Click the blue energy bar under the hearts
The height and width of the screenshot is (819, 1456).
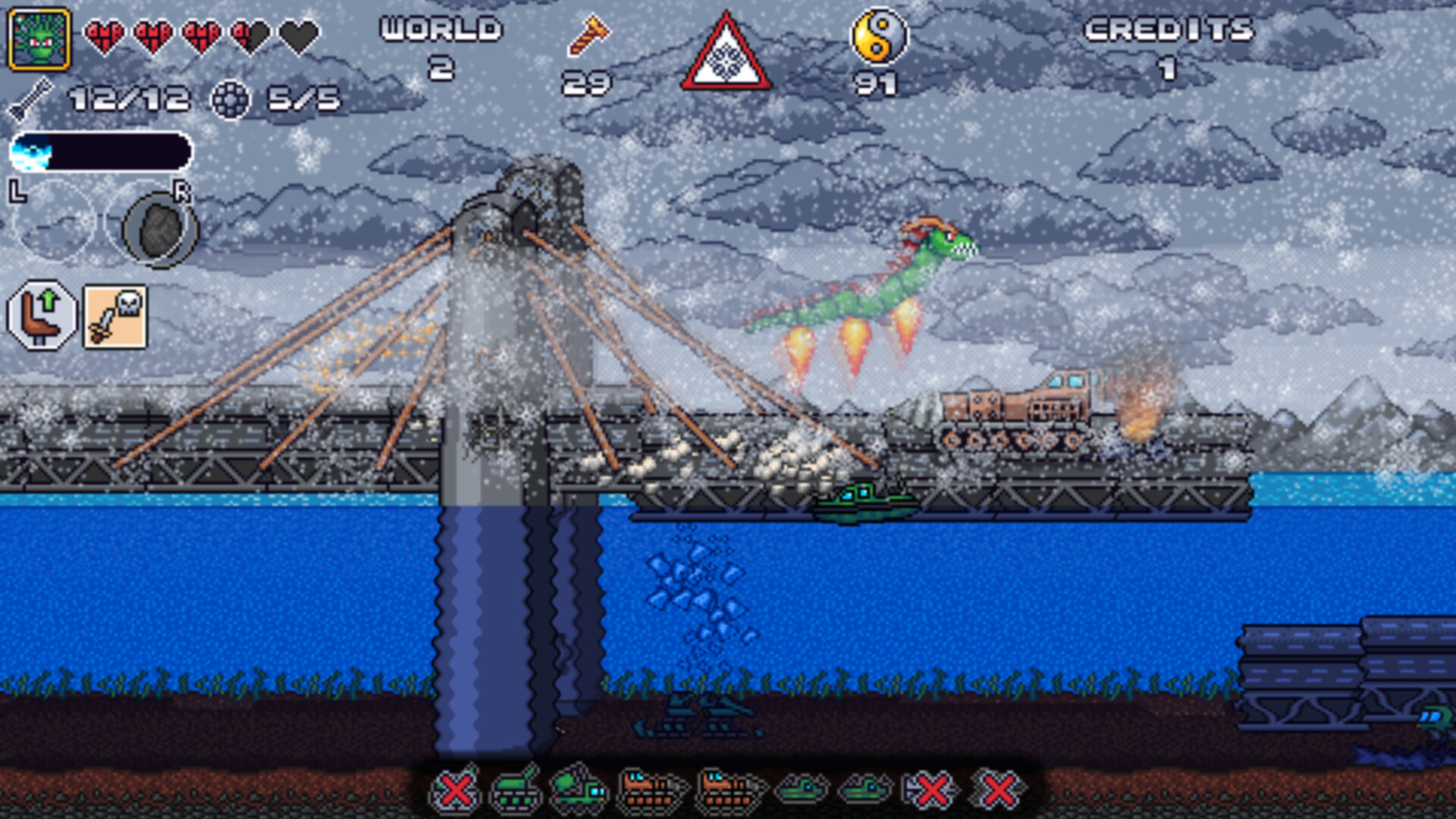tap(102, 150)
